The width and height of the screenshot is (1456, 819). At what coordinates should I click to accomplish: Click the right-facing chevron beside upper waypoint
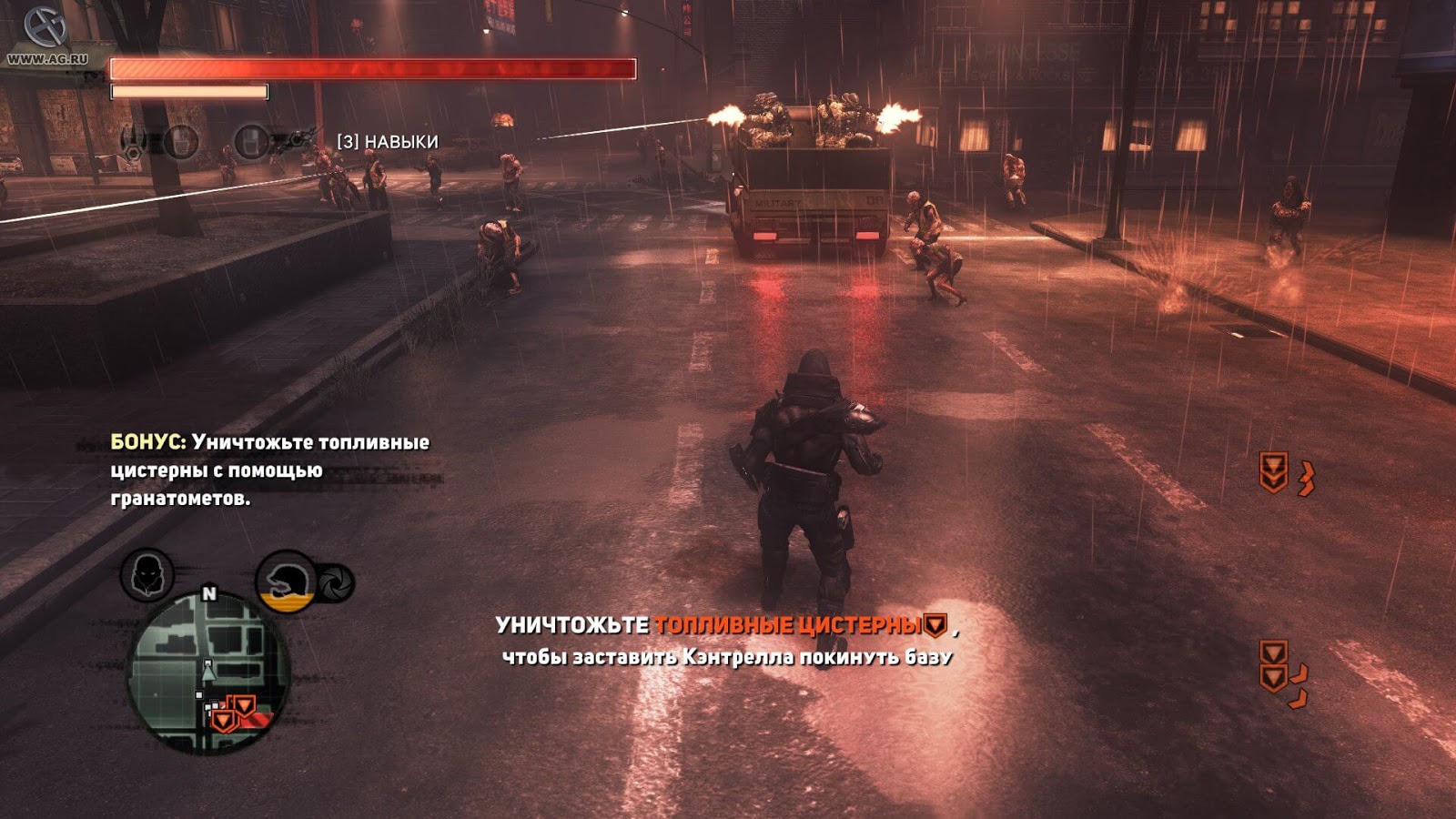click(x=1308, y=477)
